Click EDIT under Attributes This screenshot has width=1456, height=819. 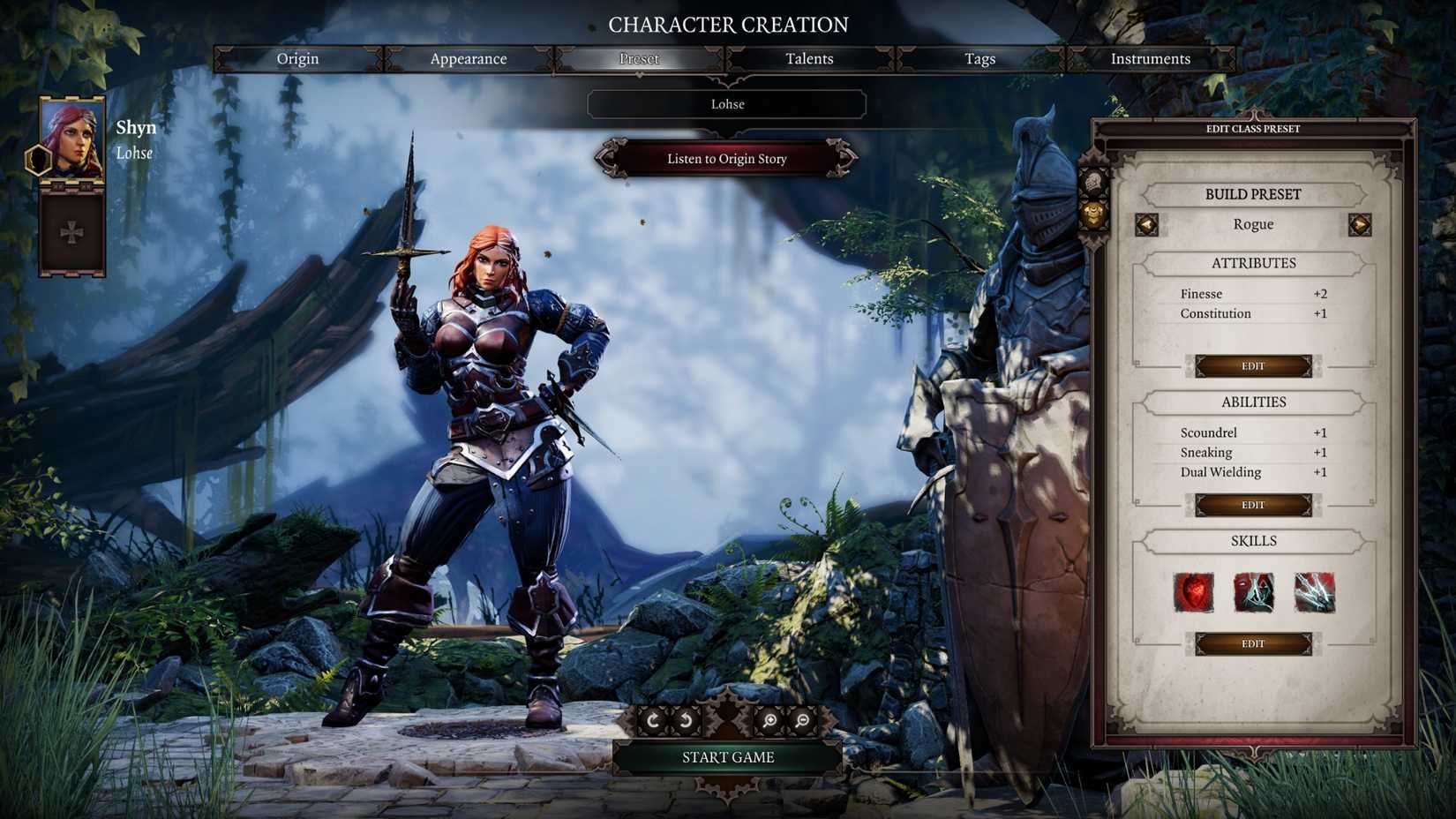(1254, 365)
